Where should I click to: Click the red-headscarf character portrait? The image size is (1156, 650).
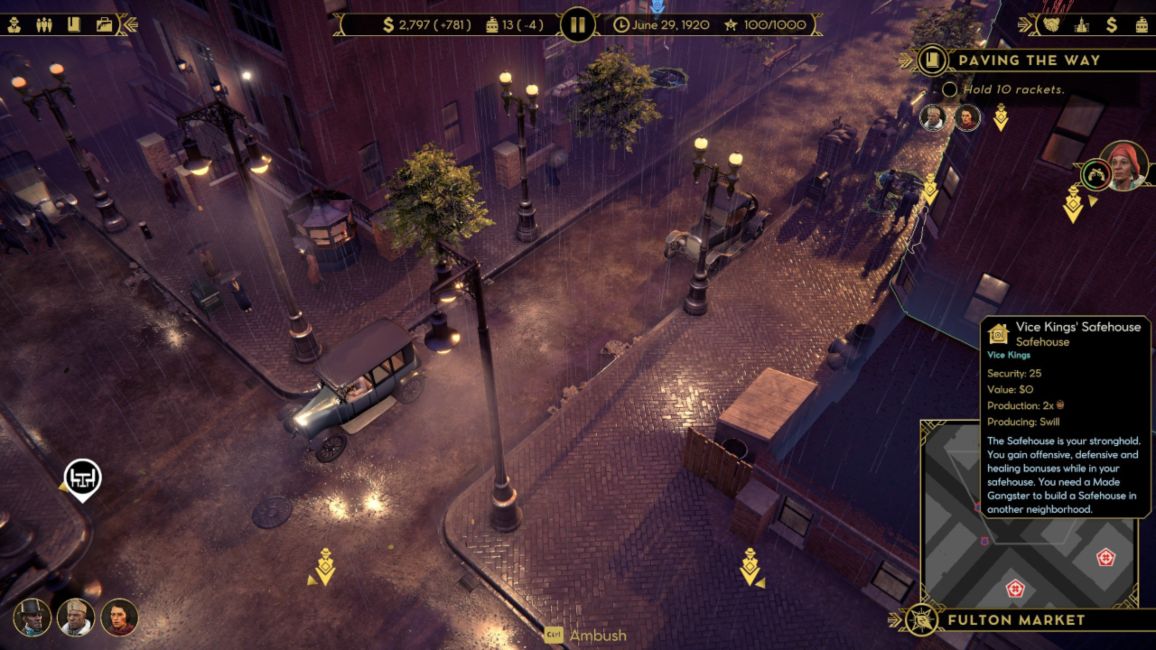tap(1124, 165)
